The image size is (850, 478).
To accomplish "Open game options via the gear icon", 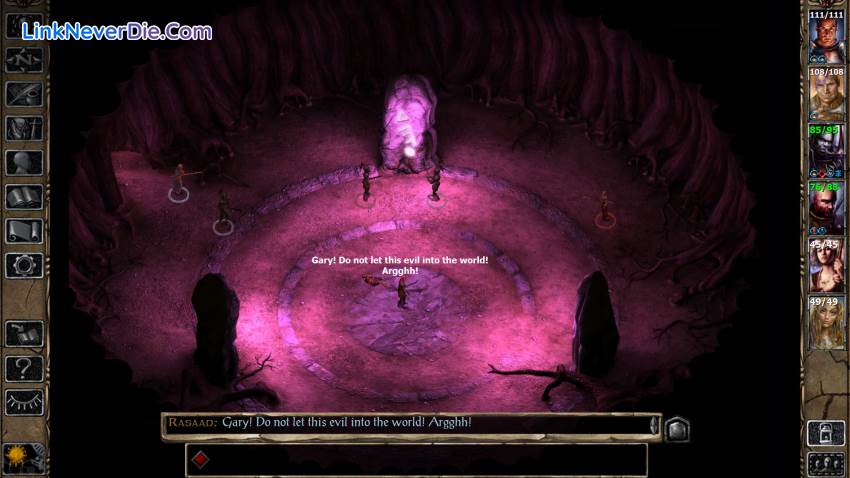I will (24, 265).
